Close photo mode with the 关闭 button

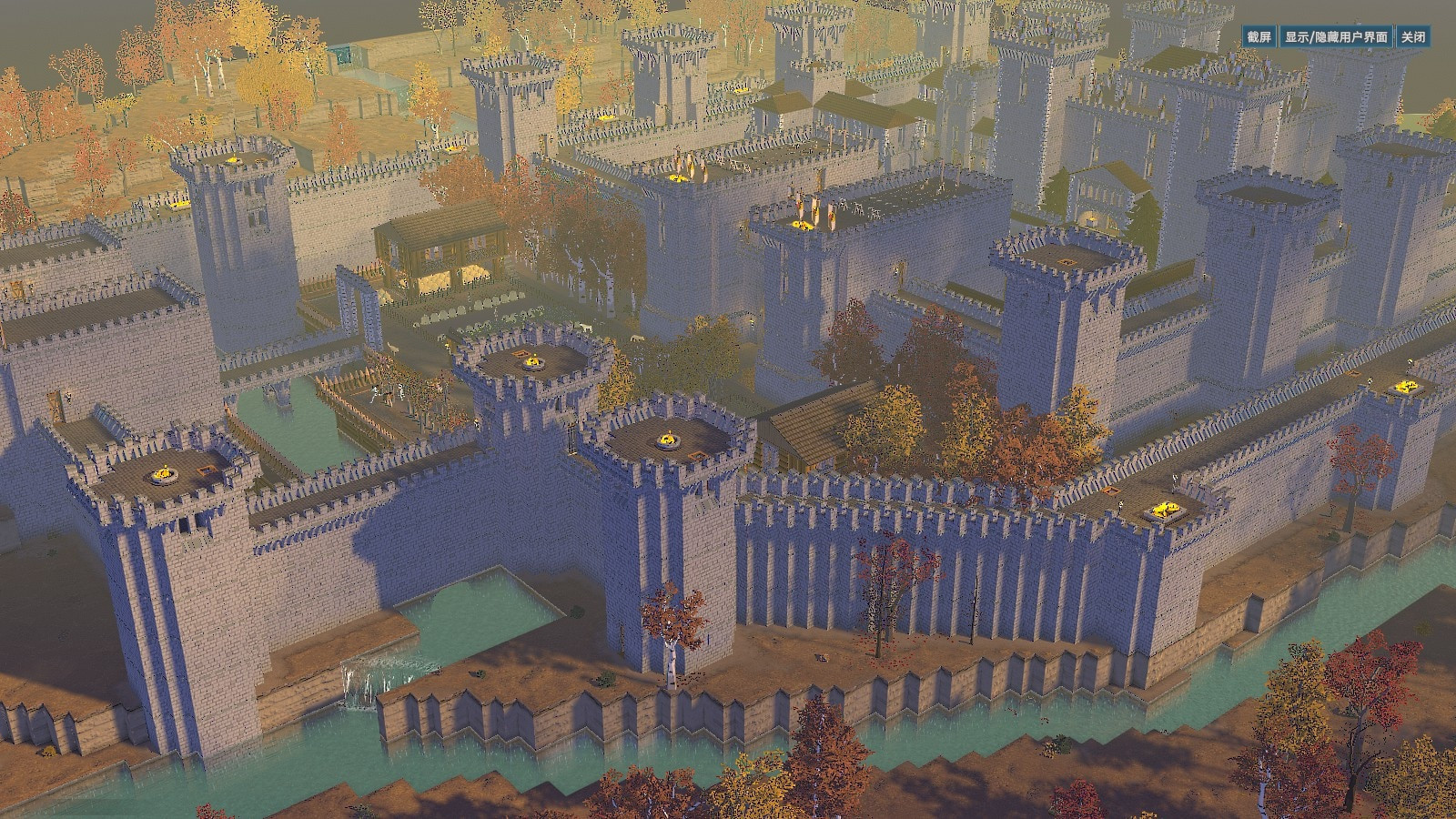point(1412,37)
